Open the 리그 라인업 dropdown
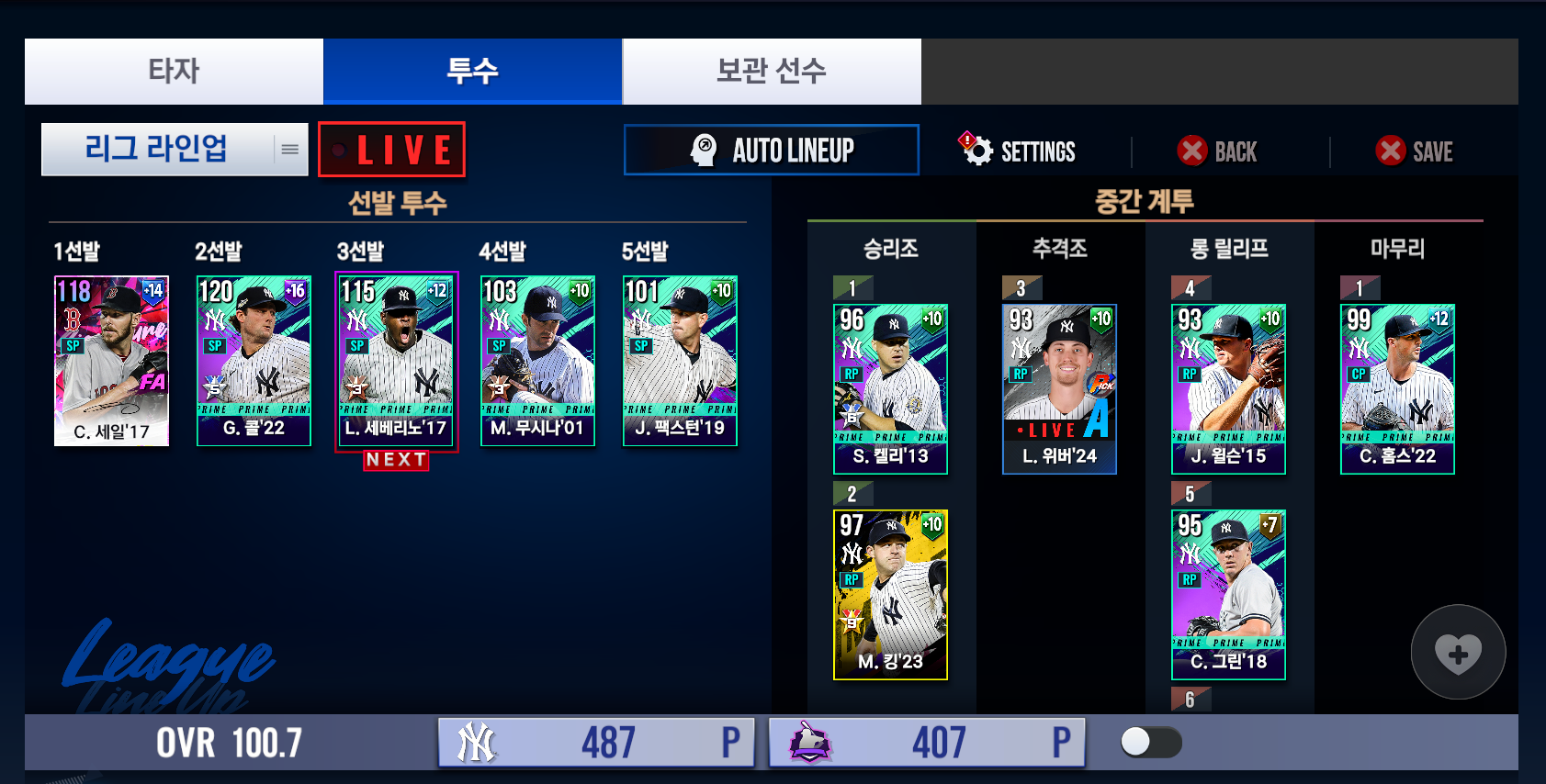The height and width of the screenshot is (784, 1546). coord(175,149)
